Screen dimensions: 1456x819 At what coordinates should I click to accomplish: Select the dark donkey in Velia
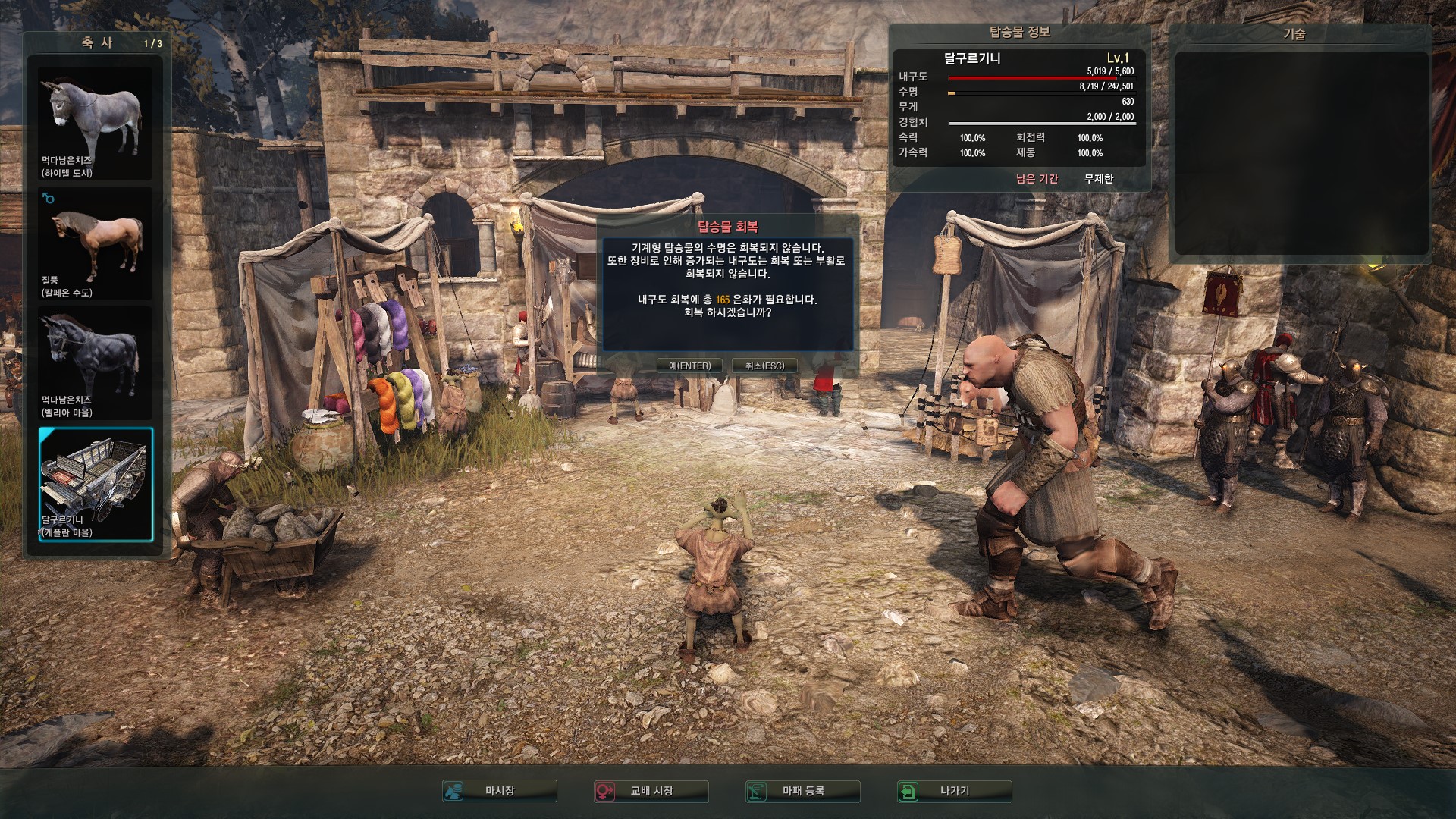pyautogui.click(x=96, y=363)
